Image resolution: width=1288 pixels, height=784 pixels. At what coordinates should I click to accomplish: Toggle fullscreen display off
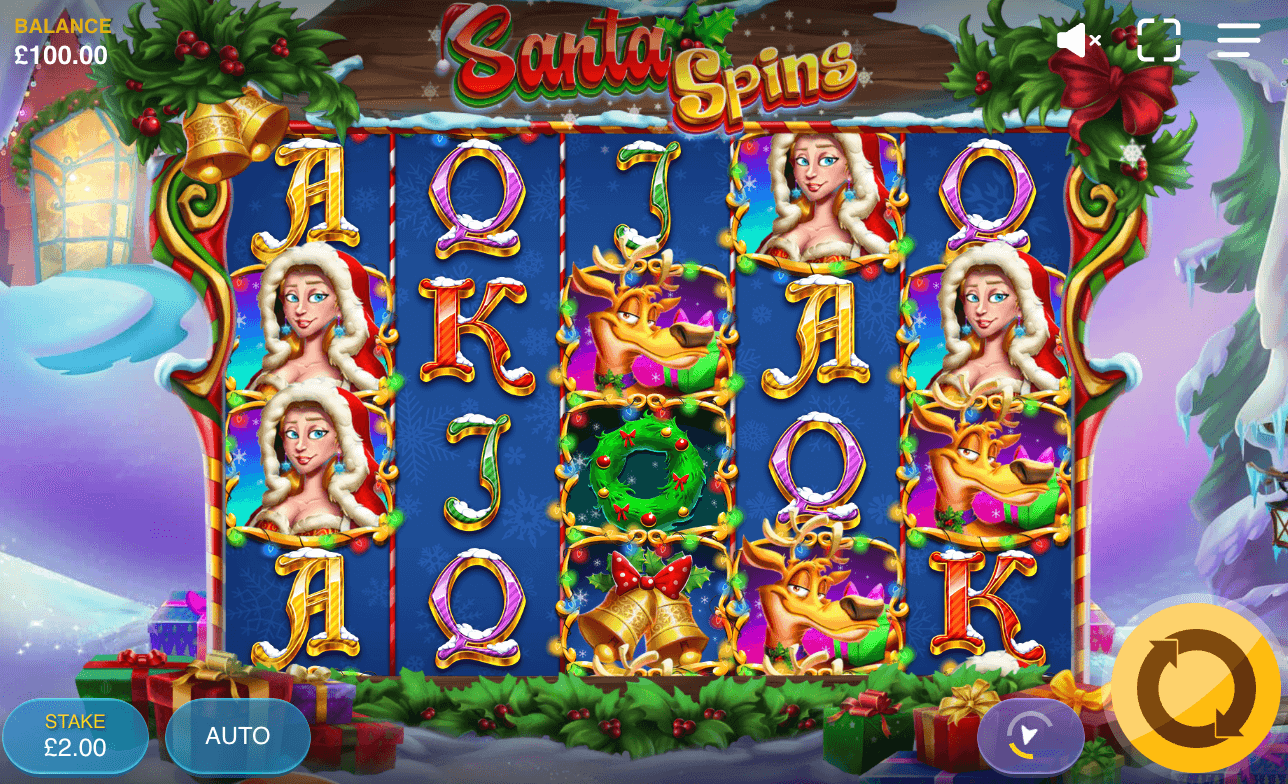[x=1158, y=41]
